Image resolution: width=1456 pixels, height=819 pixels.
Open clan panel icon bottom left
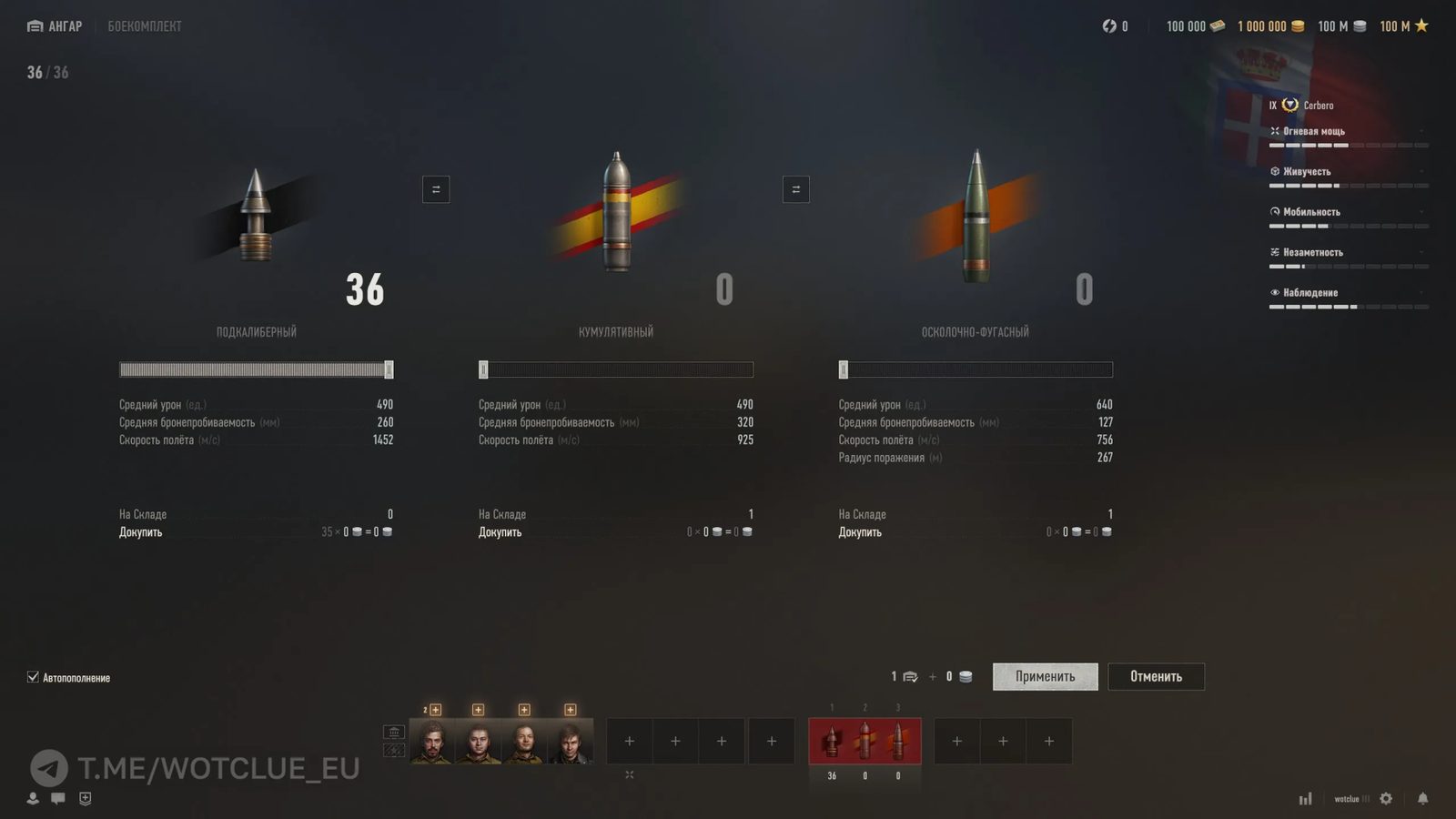click(85, 798)
